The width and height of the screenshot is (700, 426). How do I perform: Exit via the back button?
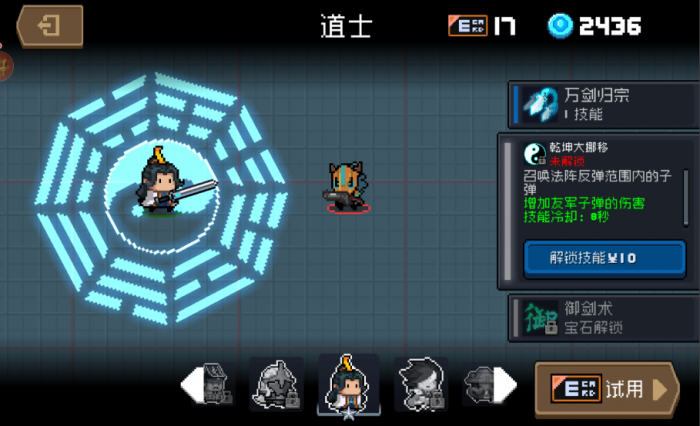pos(48,26)
